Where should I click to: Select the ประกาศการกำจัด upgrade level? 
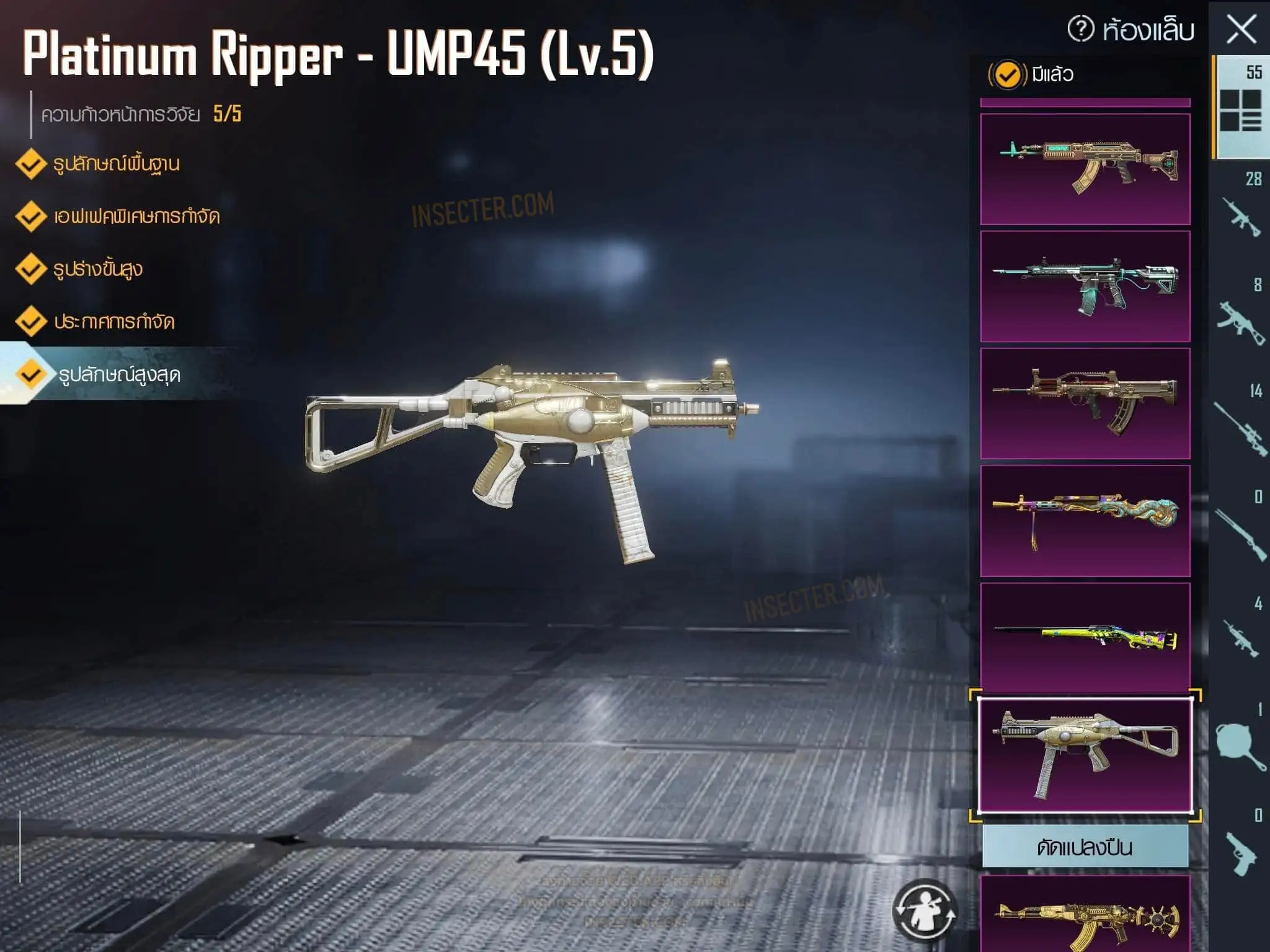(x=113, y=322)
